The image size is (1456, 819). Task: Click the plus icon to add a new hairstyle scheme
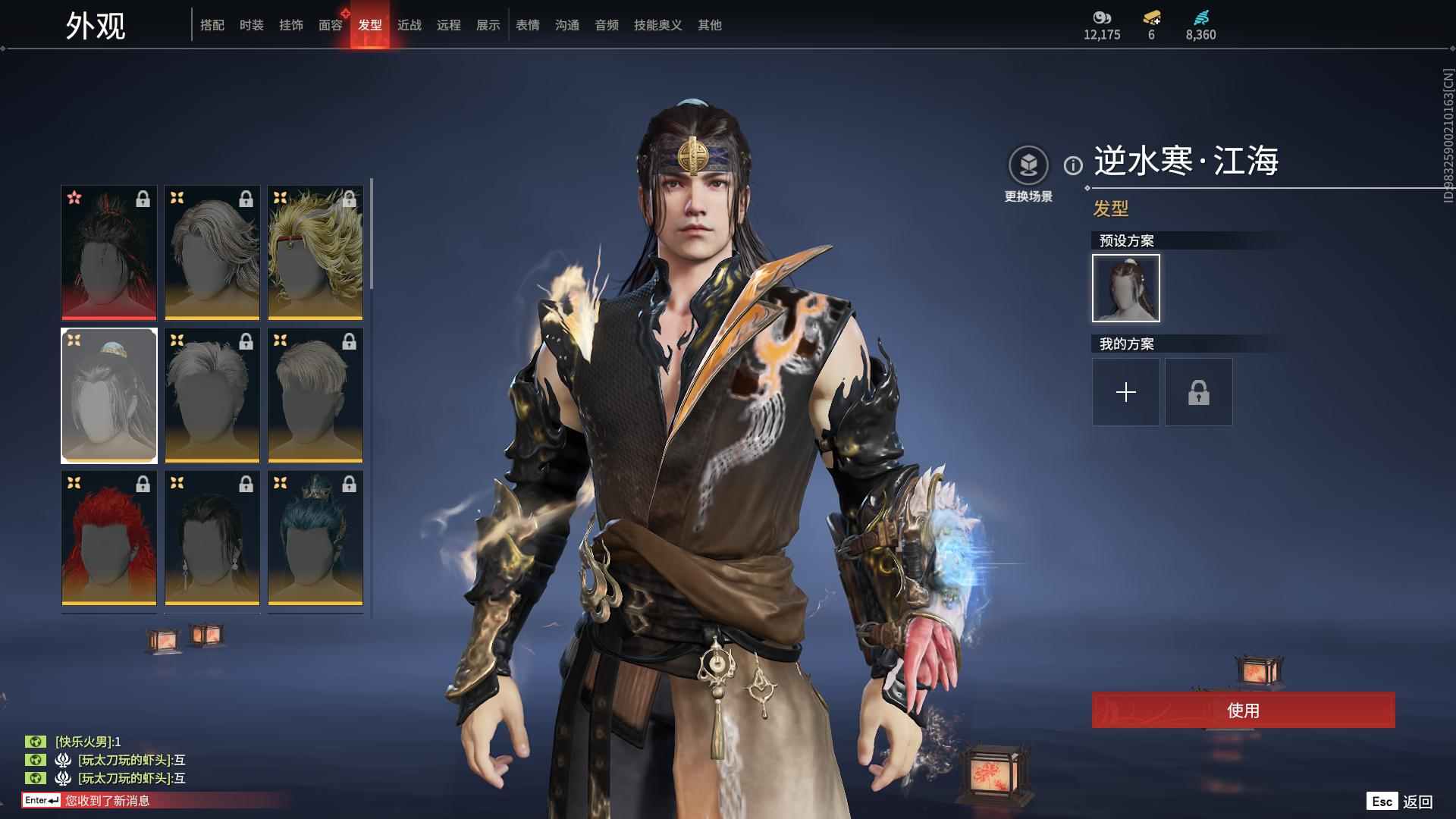click(x=1125, y=392)
